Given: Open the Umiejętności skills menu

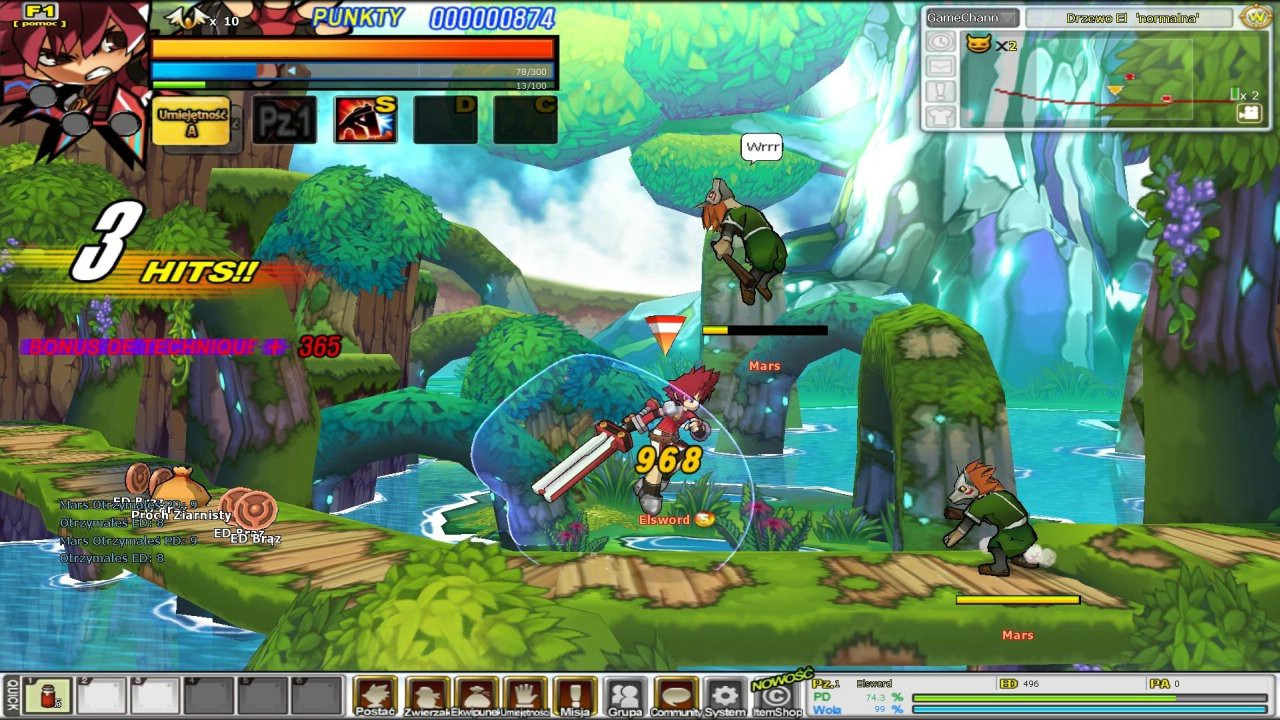Looking at the screenshot, I should 526,695.
